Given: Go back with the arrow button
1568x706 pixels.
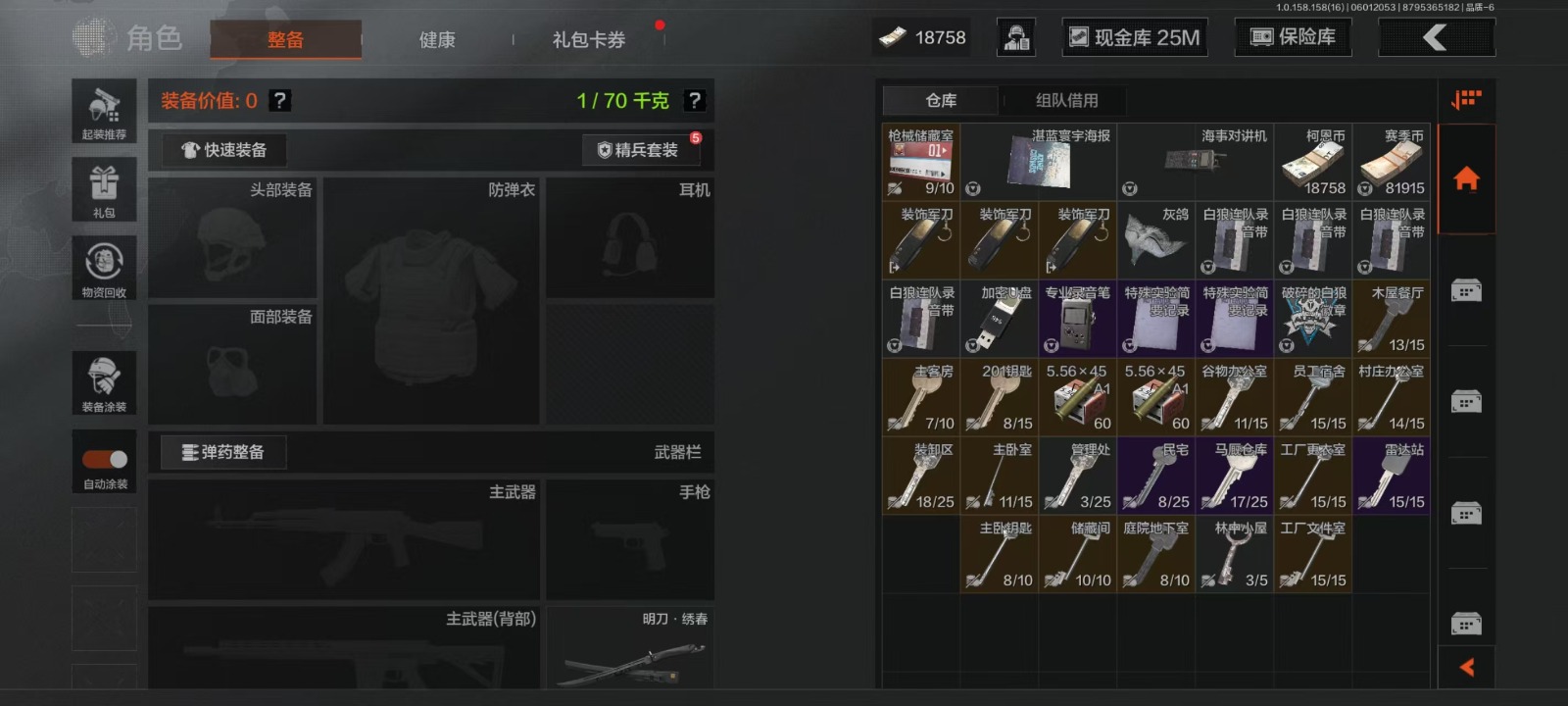Looking at the screenshot, I should [x=1436, y=38].
